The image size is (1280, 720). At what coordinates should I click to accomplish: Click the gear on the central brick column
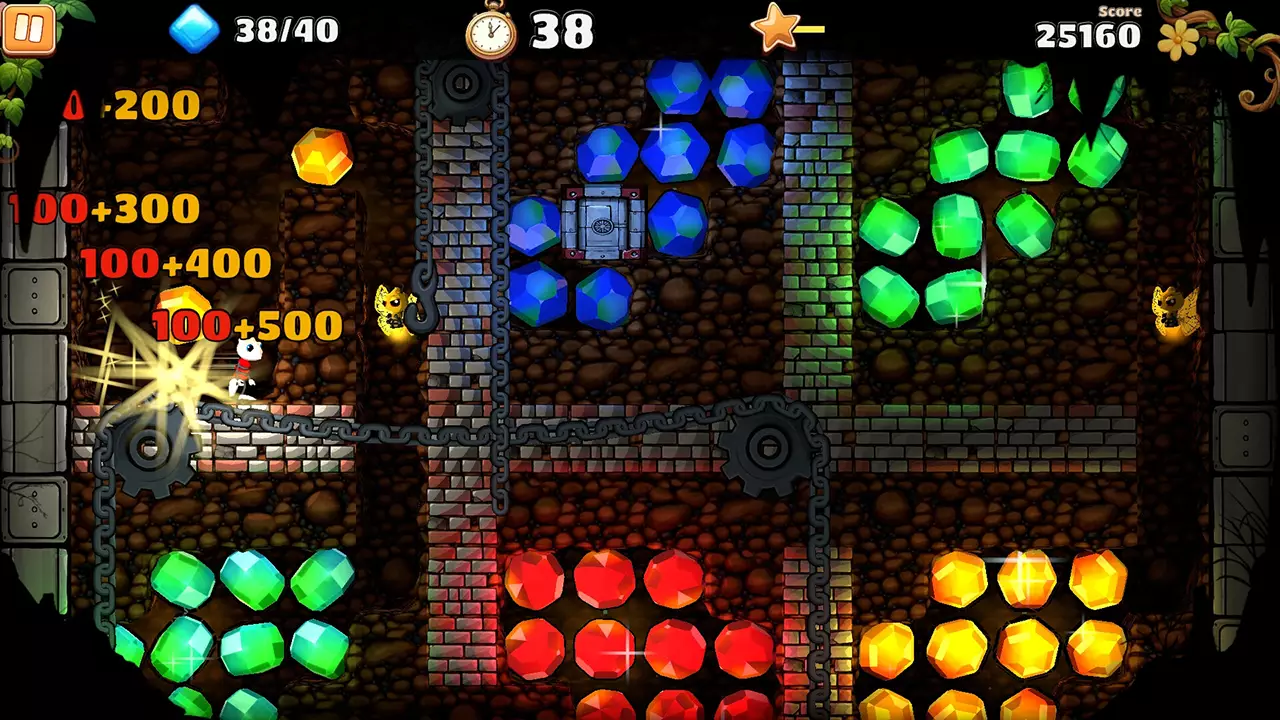[x=770, y=445]
